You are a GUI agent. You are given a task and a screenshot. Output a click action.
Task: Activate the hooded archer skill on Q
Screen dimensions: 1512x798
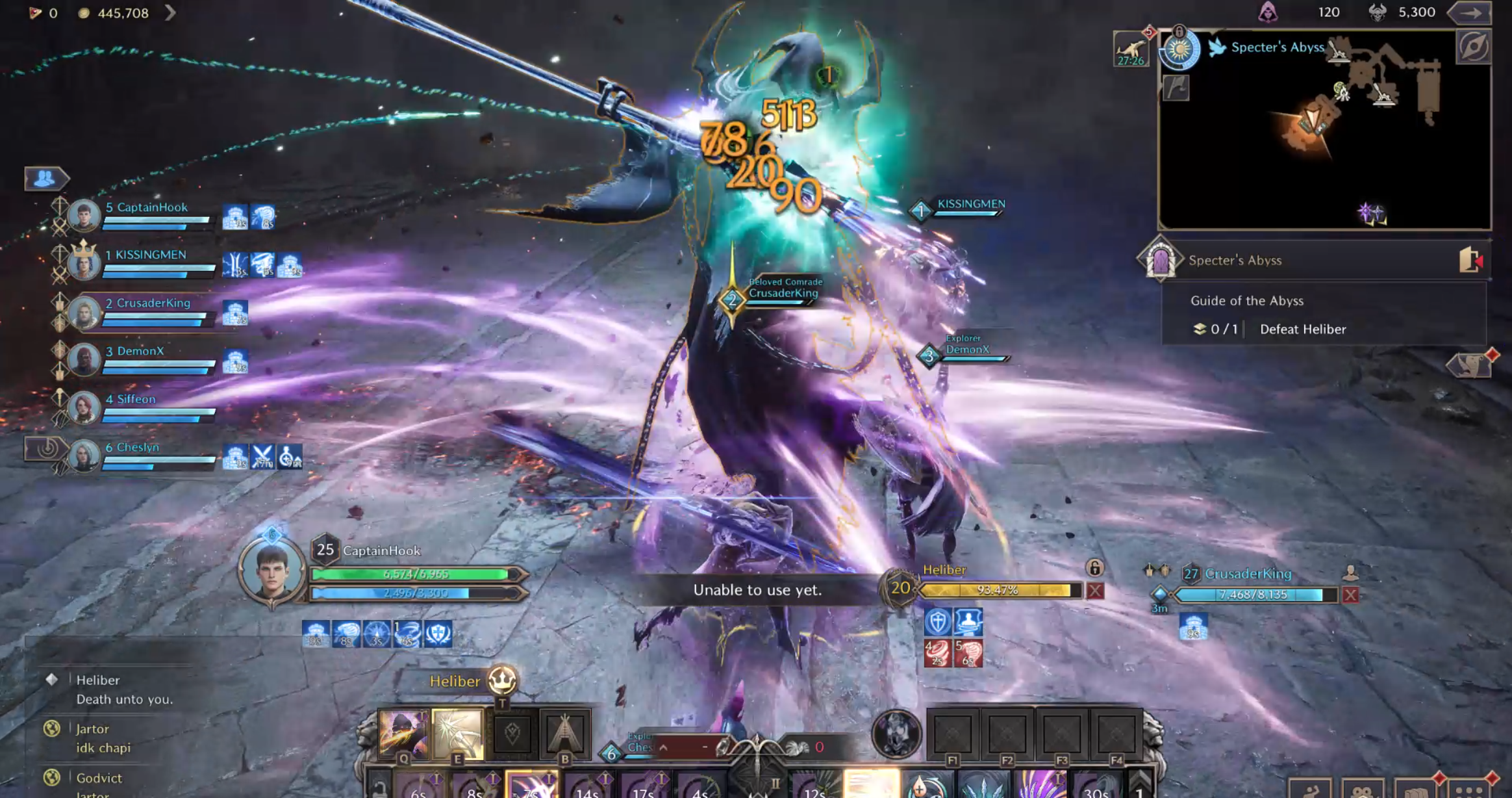tap(403, 734)
